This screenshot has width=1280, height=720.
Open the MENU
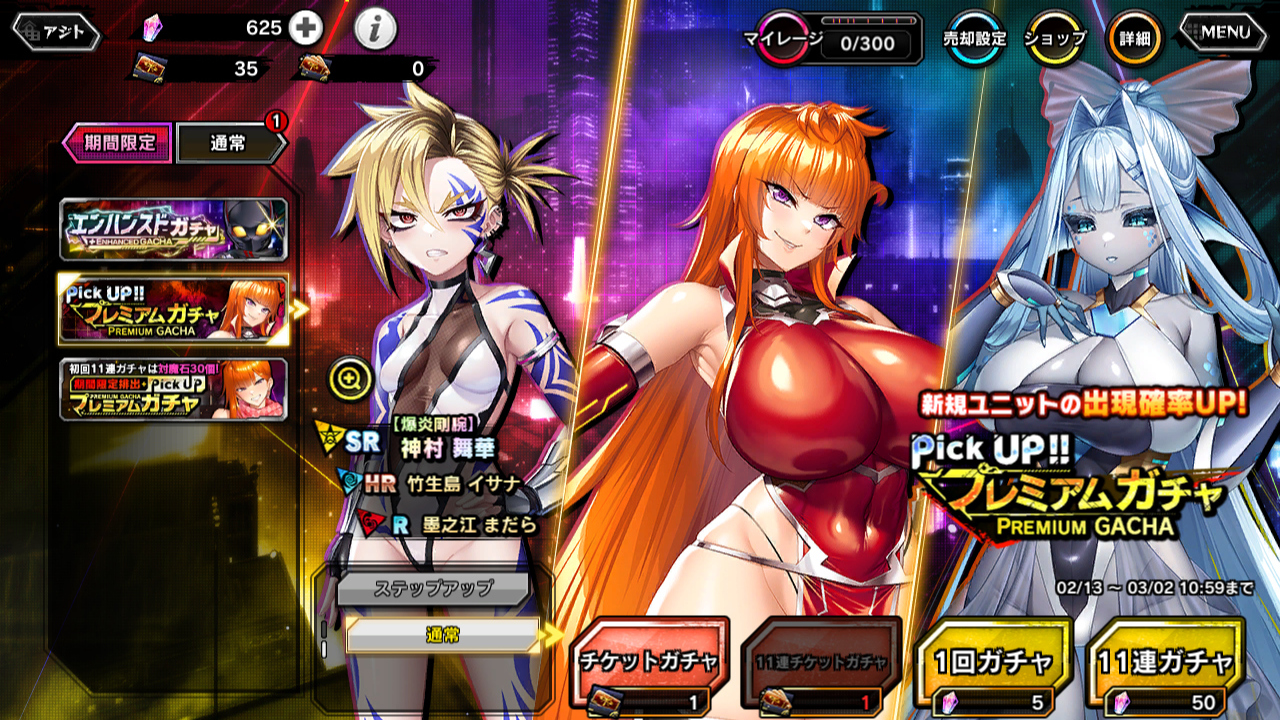click(1226, 32)
